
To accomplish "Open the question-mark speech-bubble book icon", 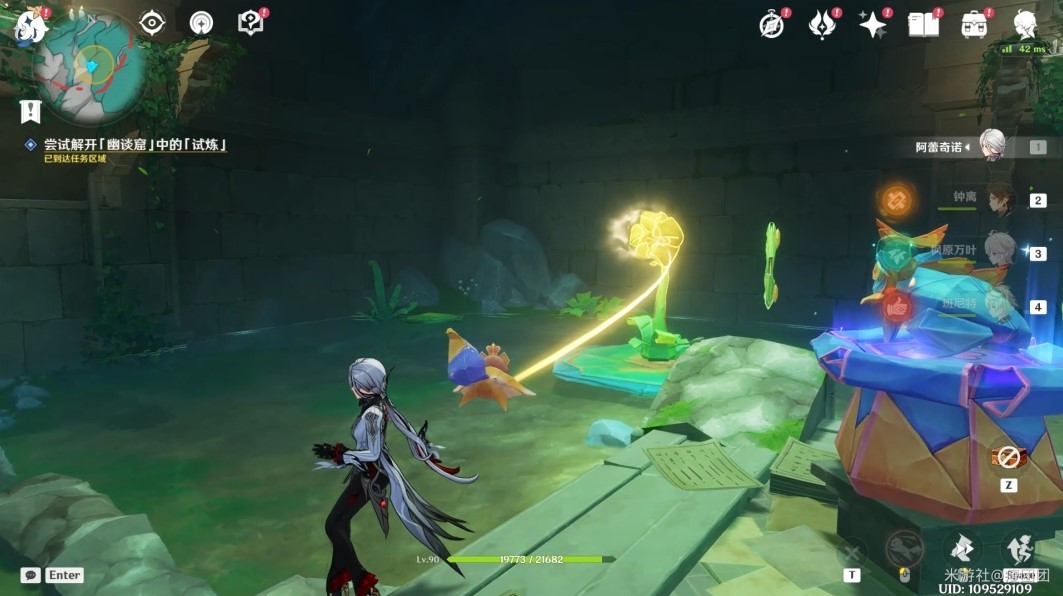I will pos(250,23).
